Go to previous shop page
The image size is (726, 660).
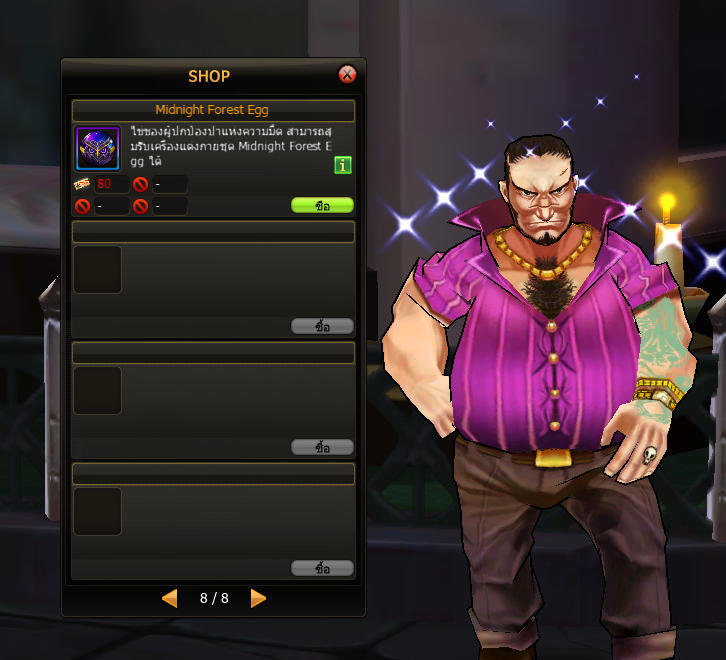point(170,598)
